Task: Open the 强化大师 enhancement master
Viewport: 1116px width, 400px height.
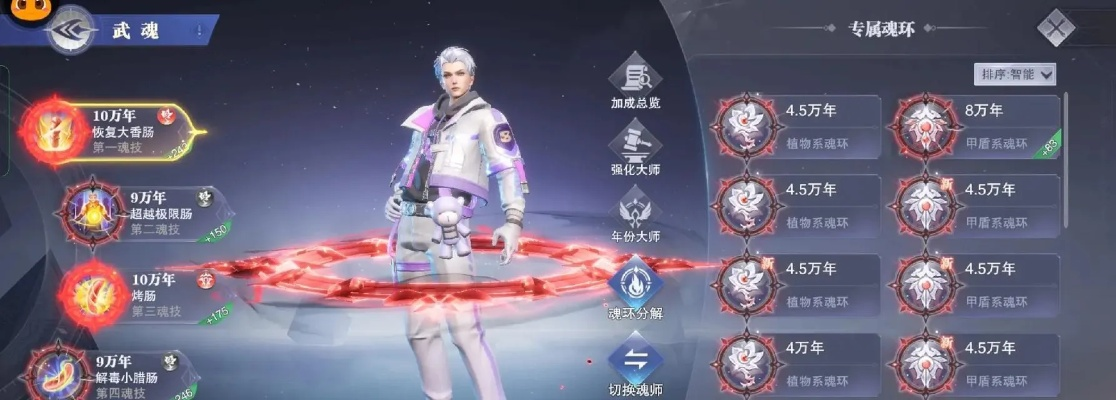Action: pyautogui.click(x=636, y=152)
